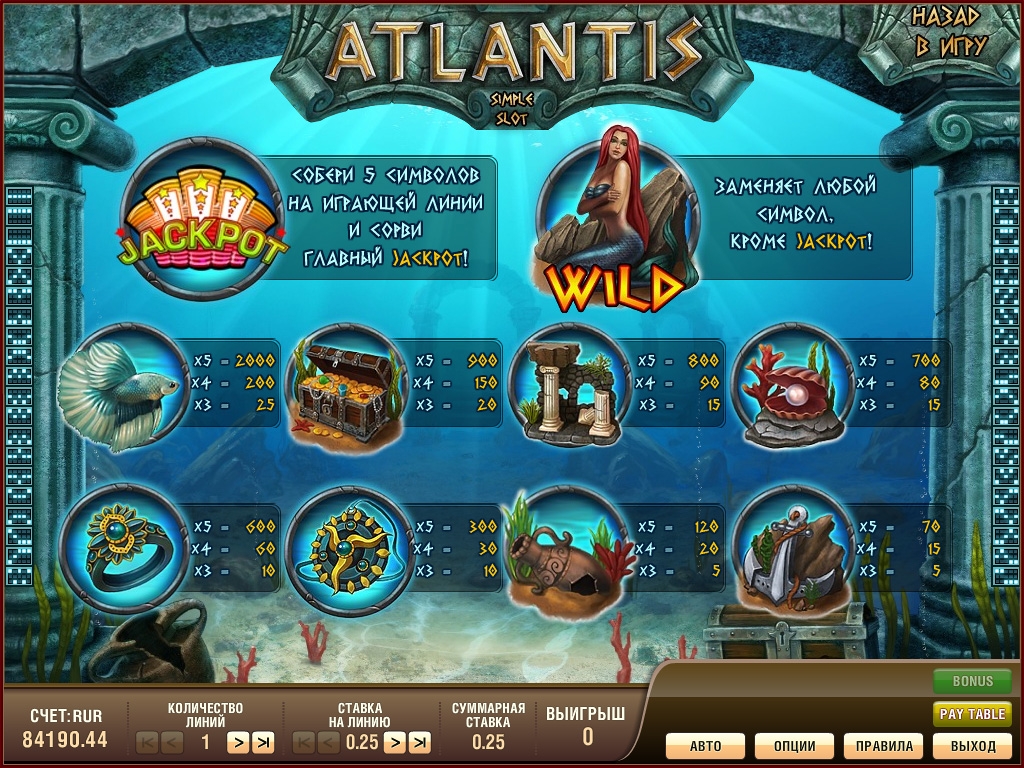Exit the game with ВЫХОД
The width and height of the screenshot is (1024, 768).
point(972,746)
